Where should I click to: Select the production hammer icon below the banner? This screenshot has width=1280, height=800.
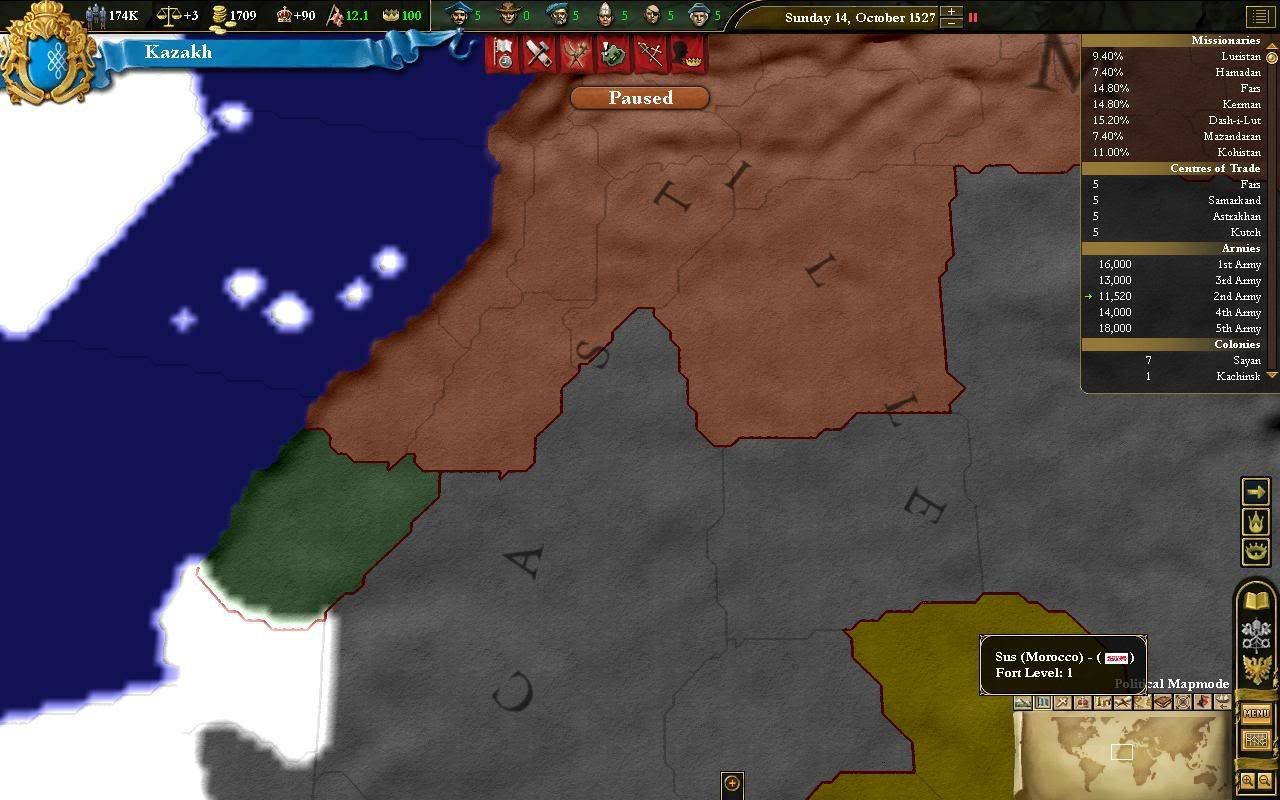[x=540, y=54]
